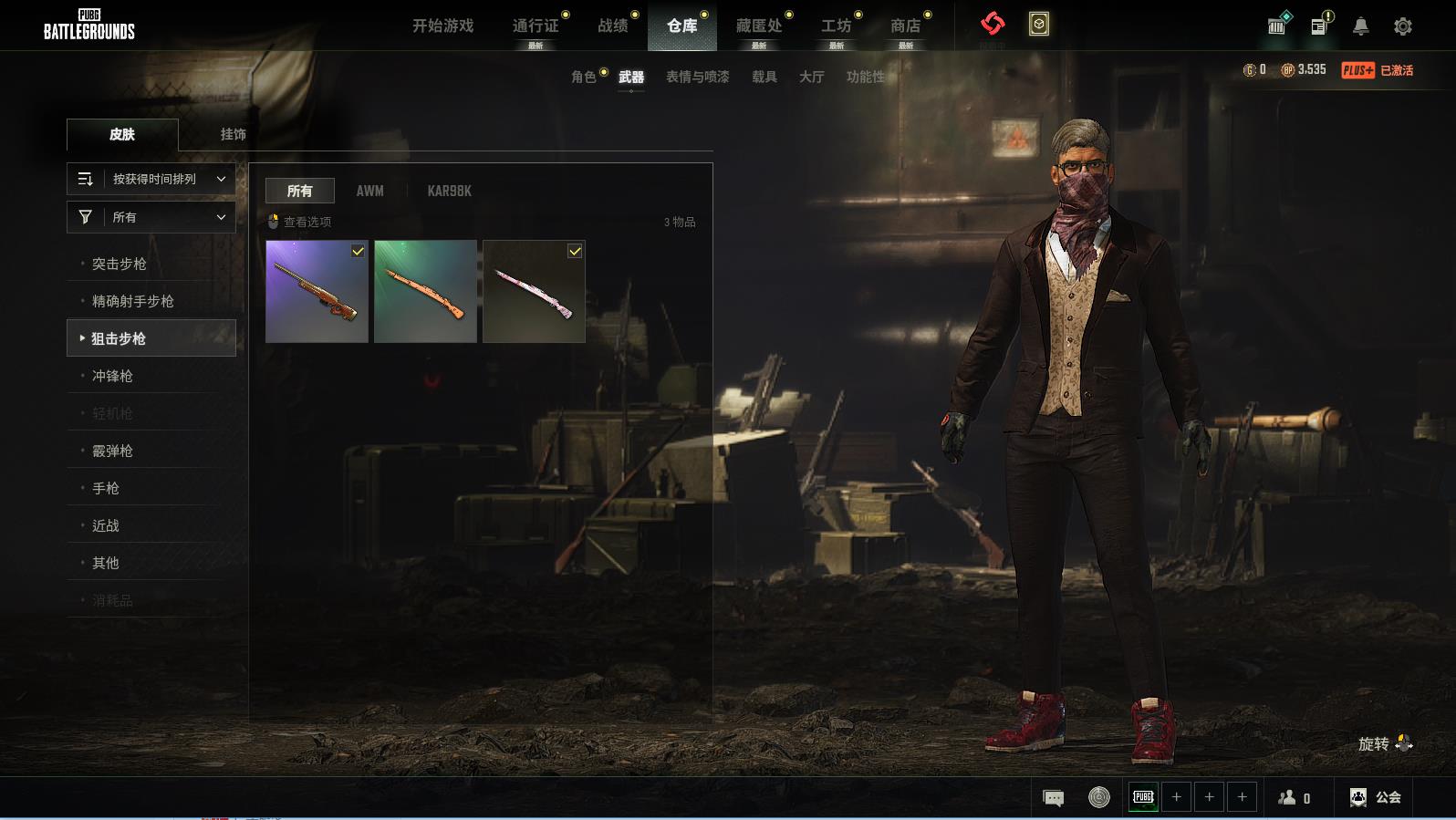Switch to the 载具 vehicles tab
The height and width of the screenshot is (820, 1456).
click(764, 77)
